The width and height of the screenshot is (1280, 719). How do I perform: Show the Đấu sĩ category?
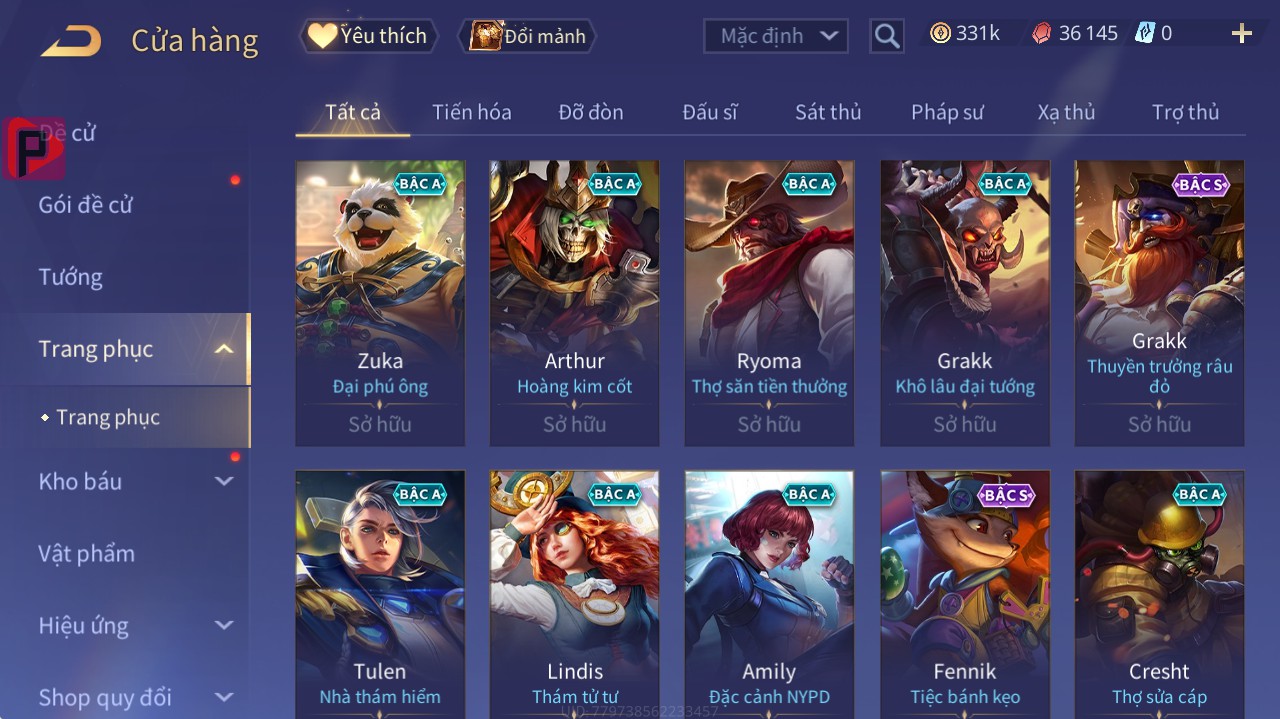(709, 112)
